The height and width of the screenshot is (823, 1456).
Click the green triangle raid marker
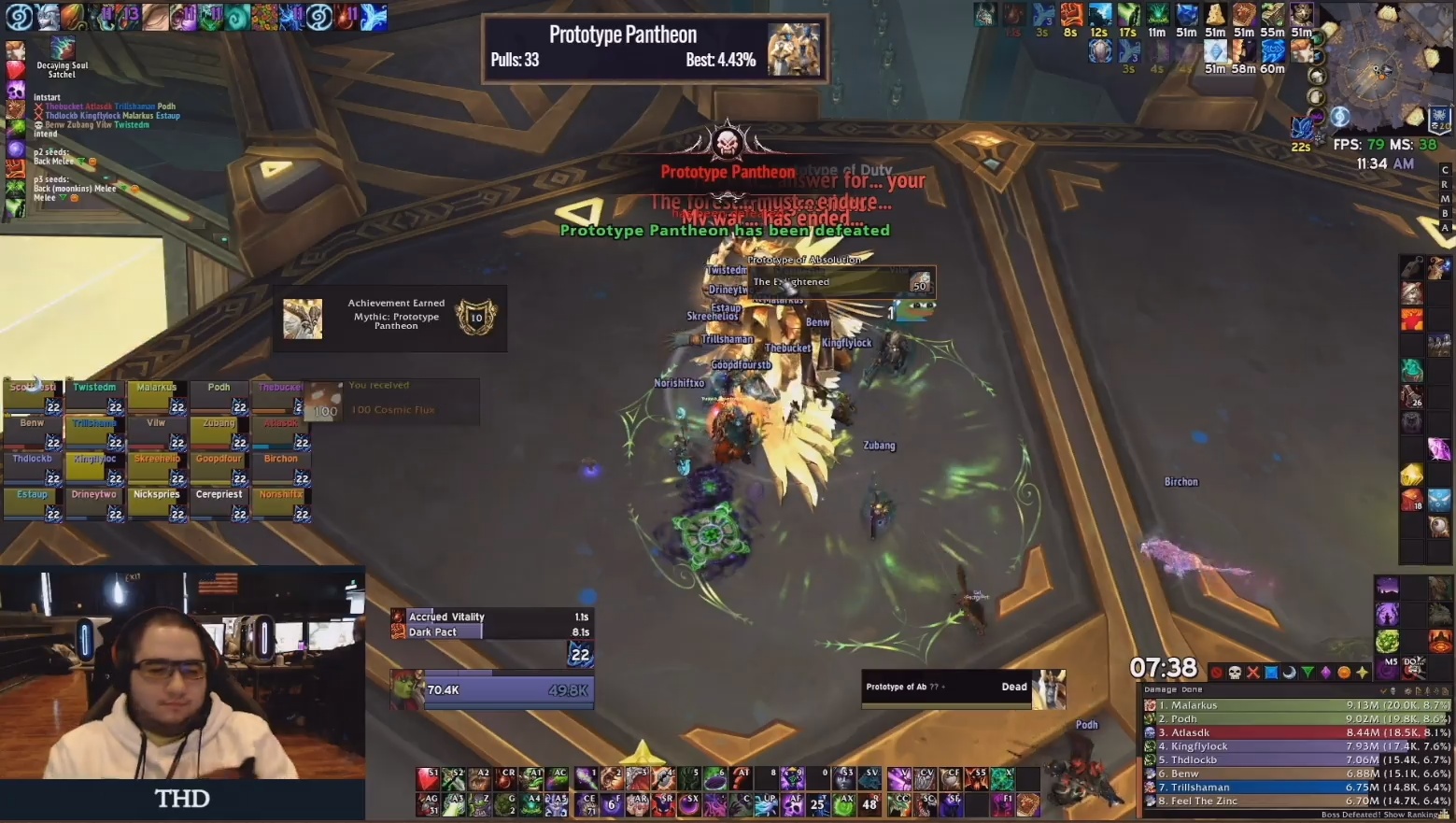coord(1308,672)
